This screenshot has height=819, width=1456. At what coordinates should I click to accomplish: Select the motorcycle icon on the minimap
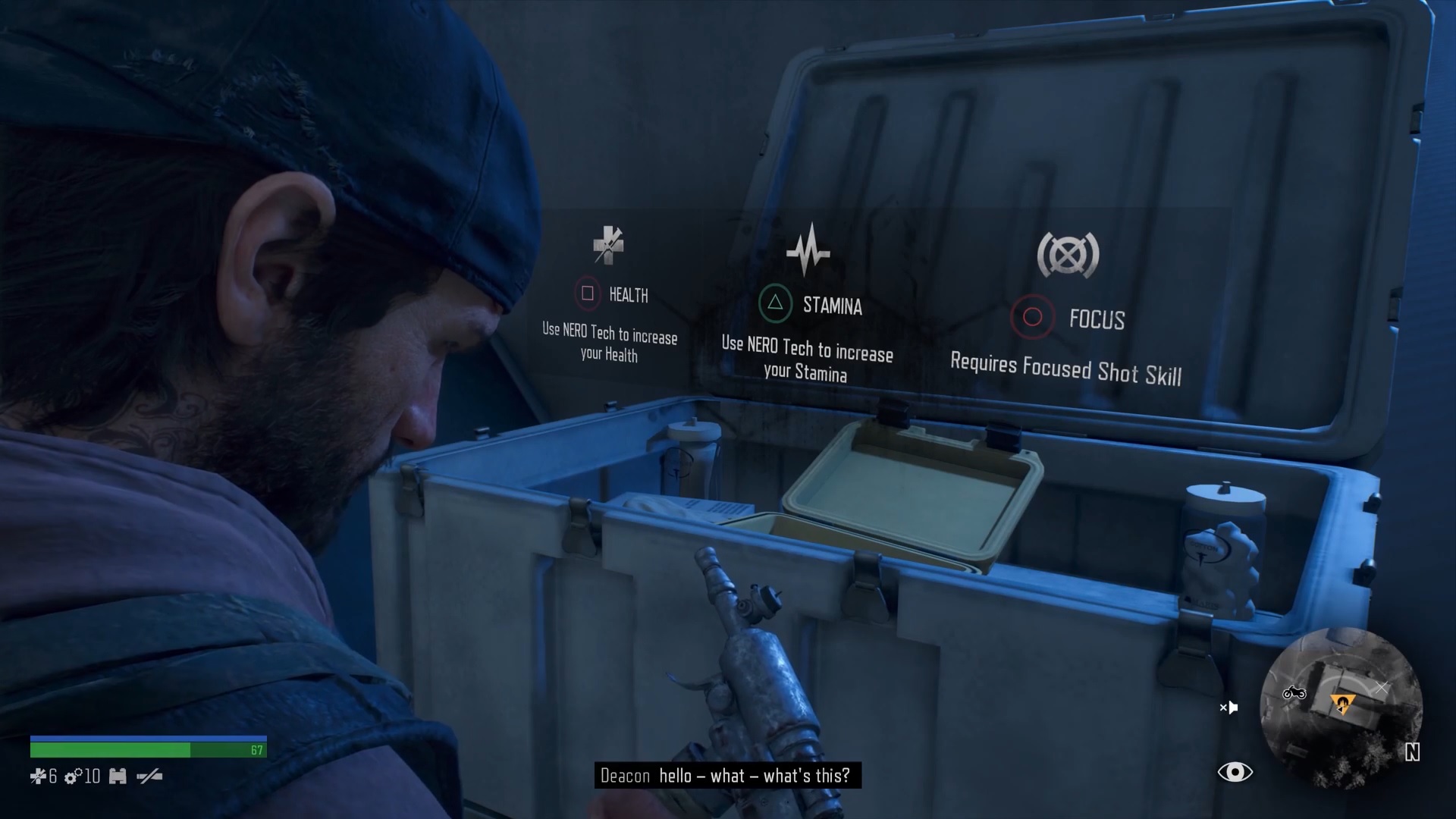[1294, 694]
